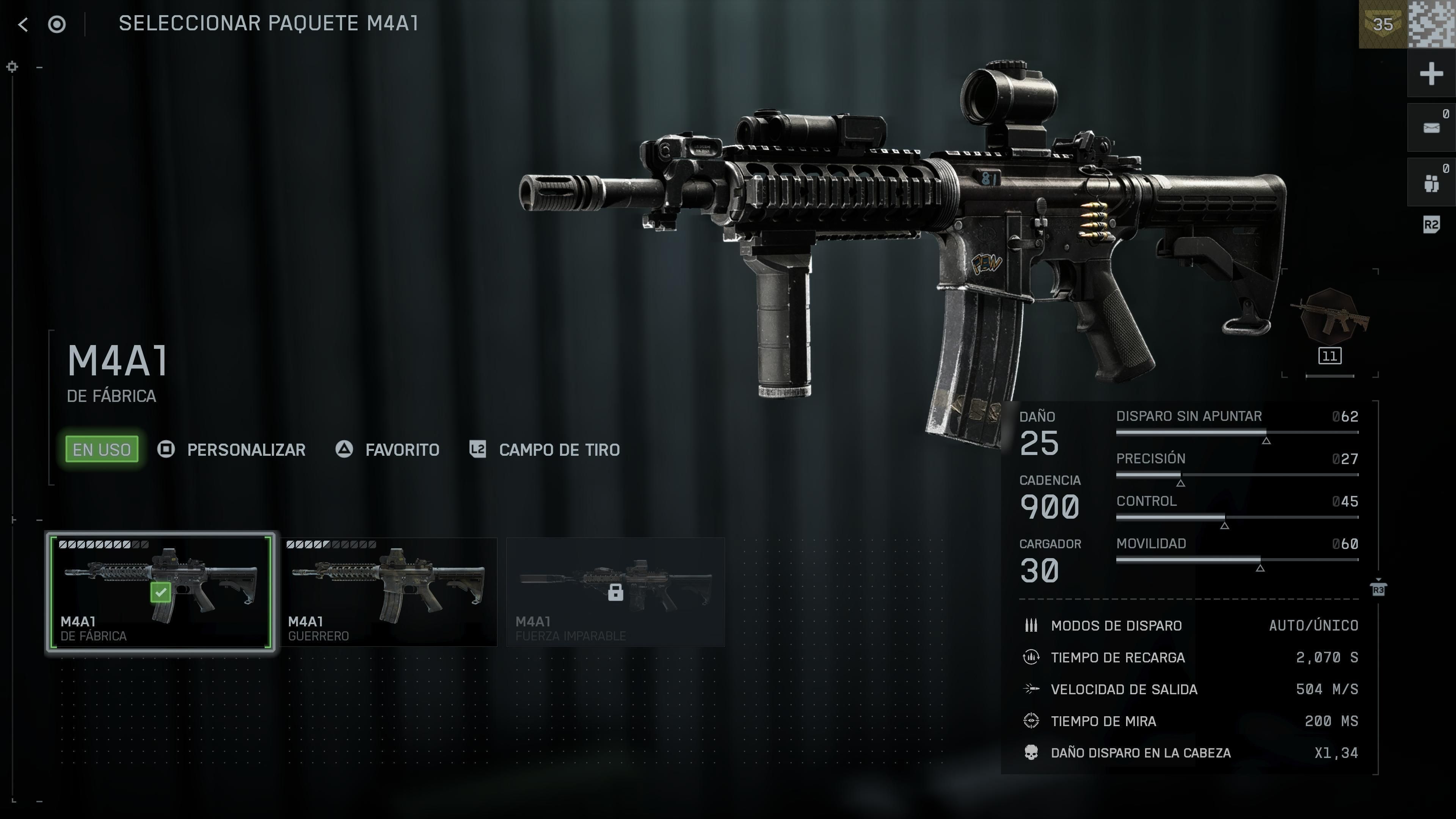Click the EN USO equipped indicator

coord(101,449)
